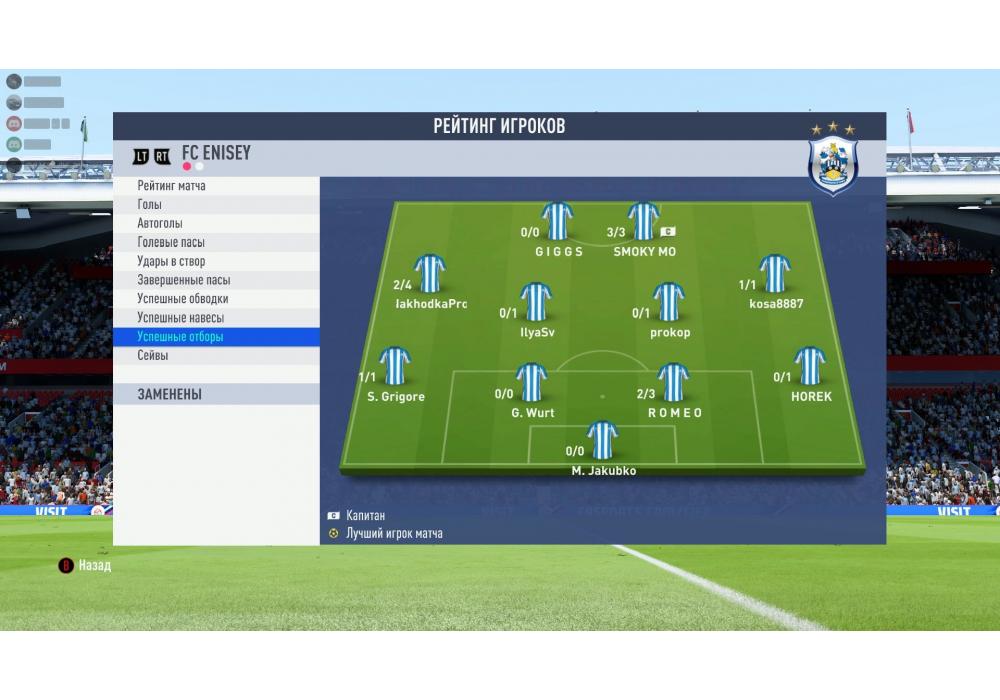Choose player kosa8887 on the right wing
1000x700 pixels.
point(775,273)
